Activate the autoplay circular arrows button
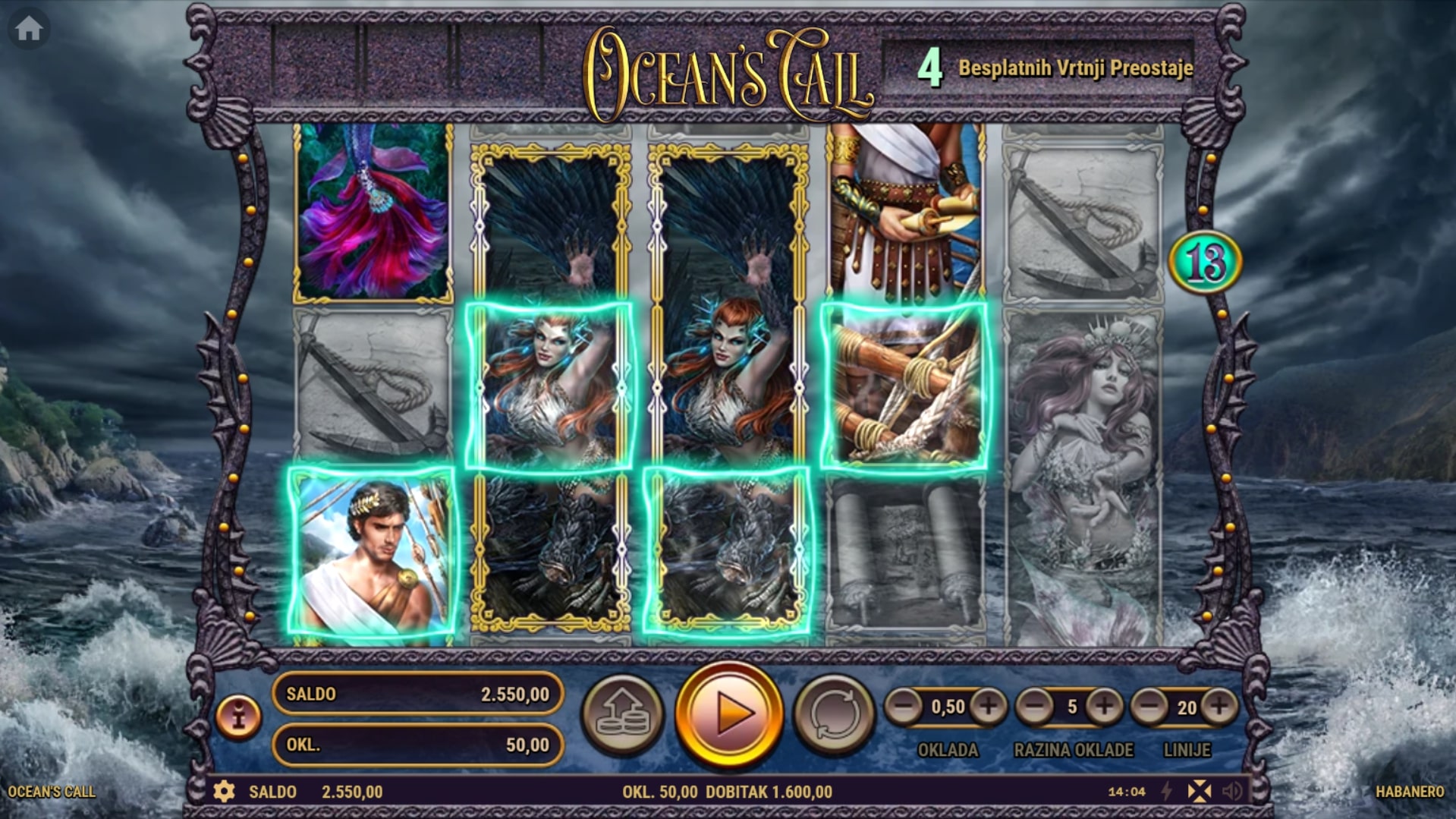 pyautogui.click(x=834, y=713)
